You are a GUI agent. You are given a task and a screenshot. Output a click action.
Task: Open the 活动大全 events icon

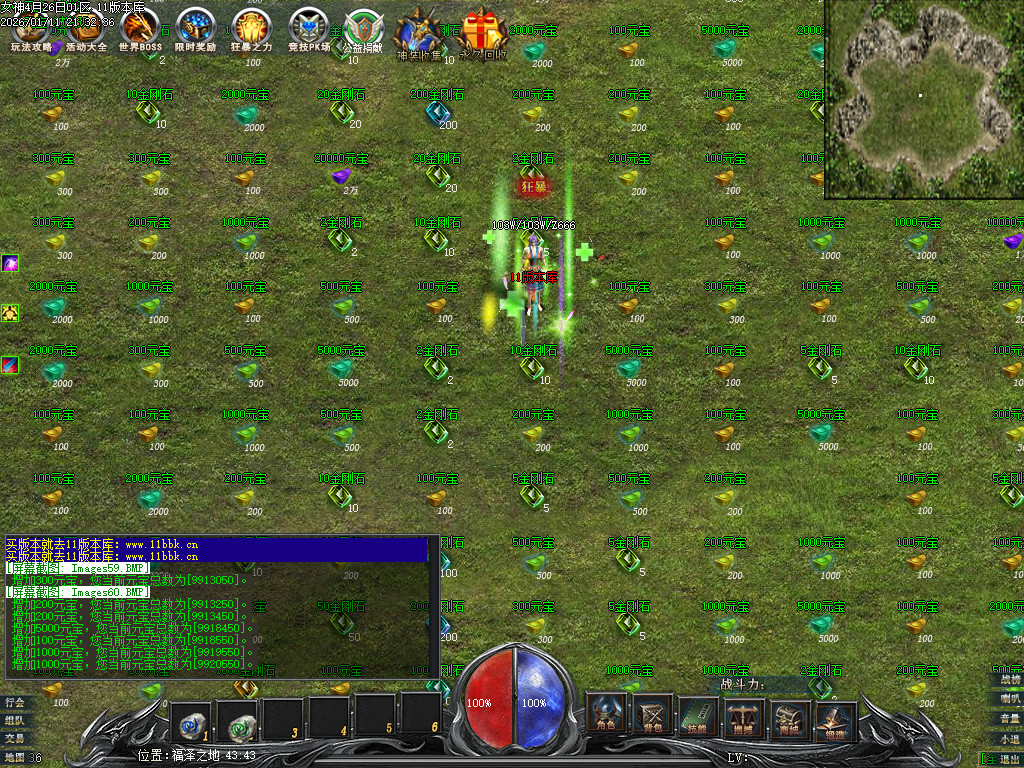(x=85, y=30)
